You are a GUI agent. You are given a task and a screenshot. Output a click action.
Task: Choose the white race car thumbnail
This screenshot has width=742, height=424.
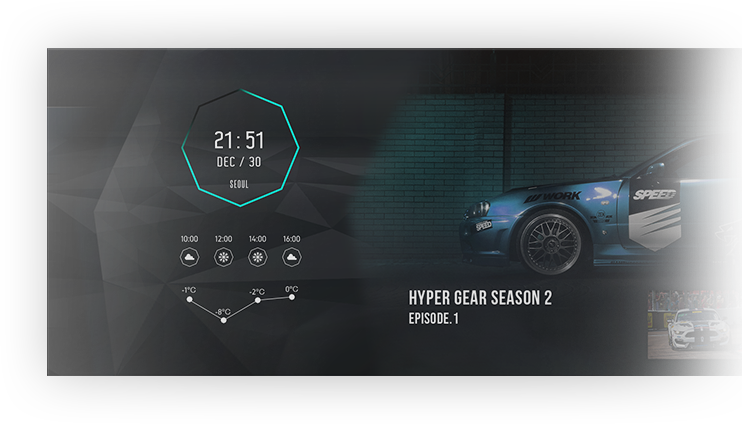click(x=694, y=325)
